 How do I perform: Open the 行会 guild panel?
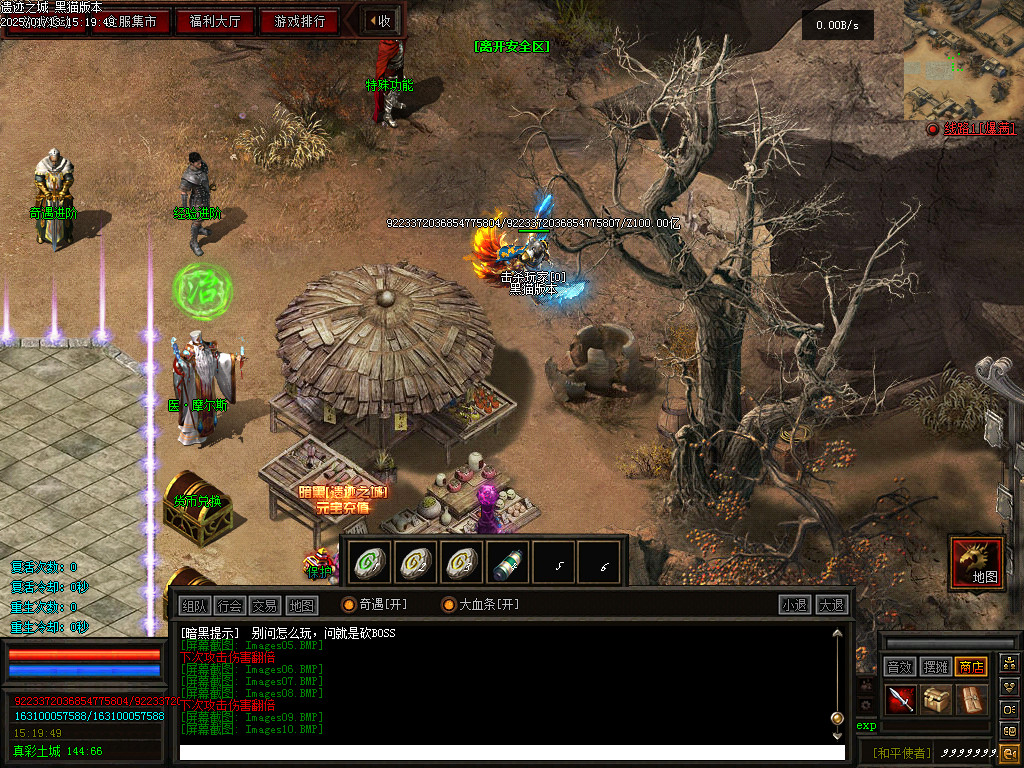pos(230,605)
